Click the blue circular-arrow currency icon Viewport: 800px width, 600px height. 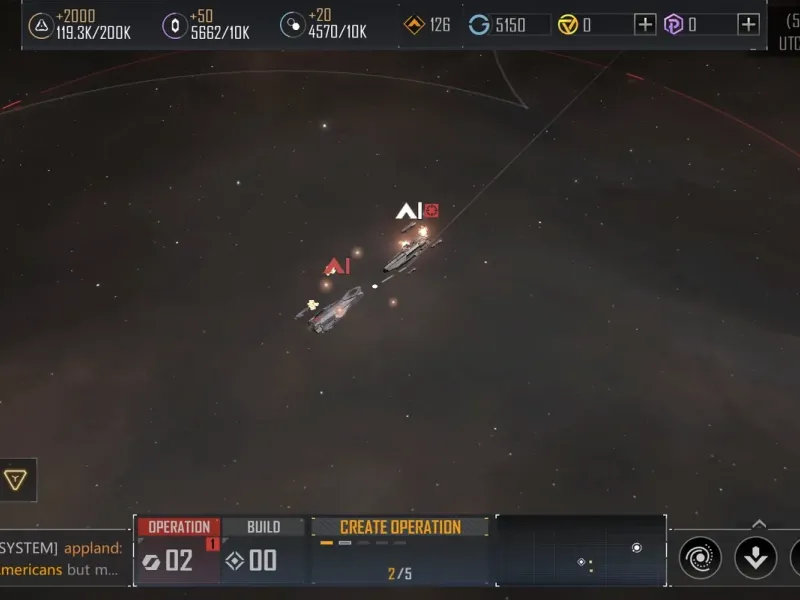(479, 25)
